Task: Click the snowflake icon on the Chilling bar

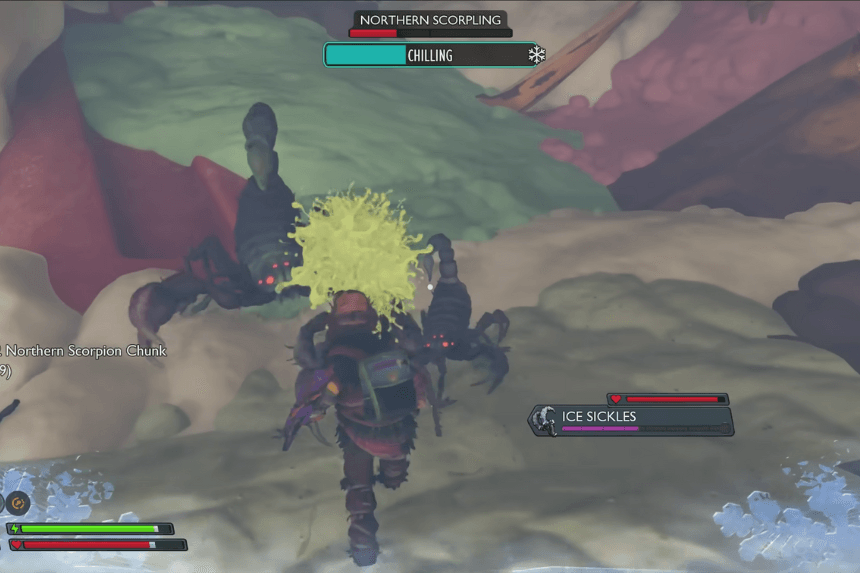Action: point(537,55)
